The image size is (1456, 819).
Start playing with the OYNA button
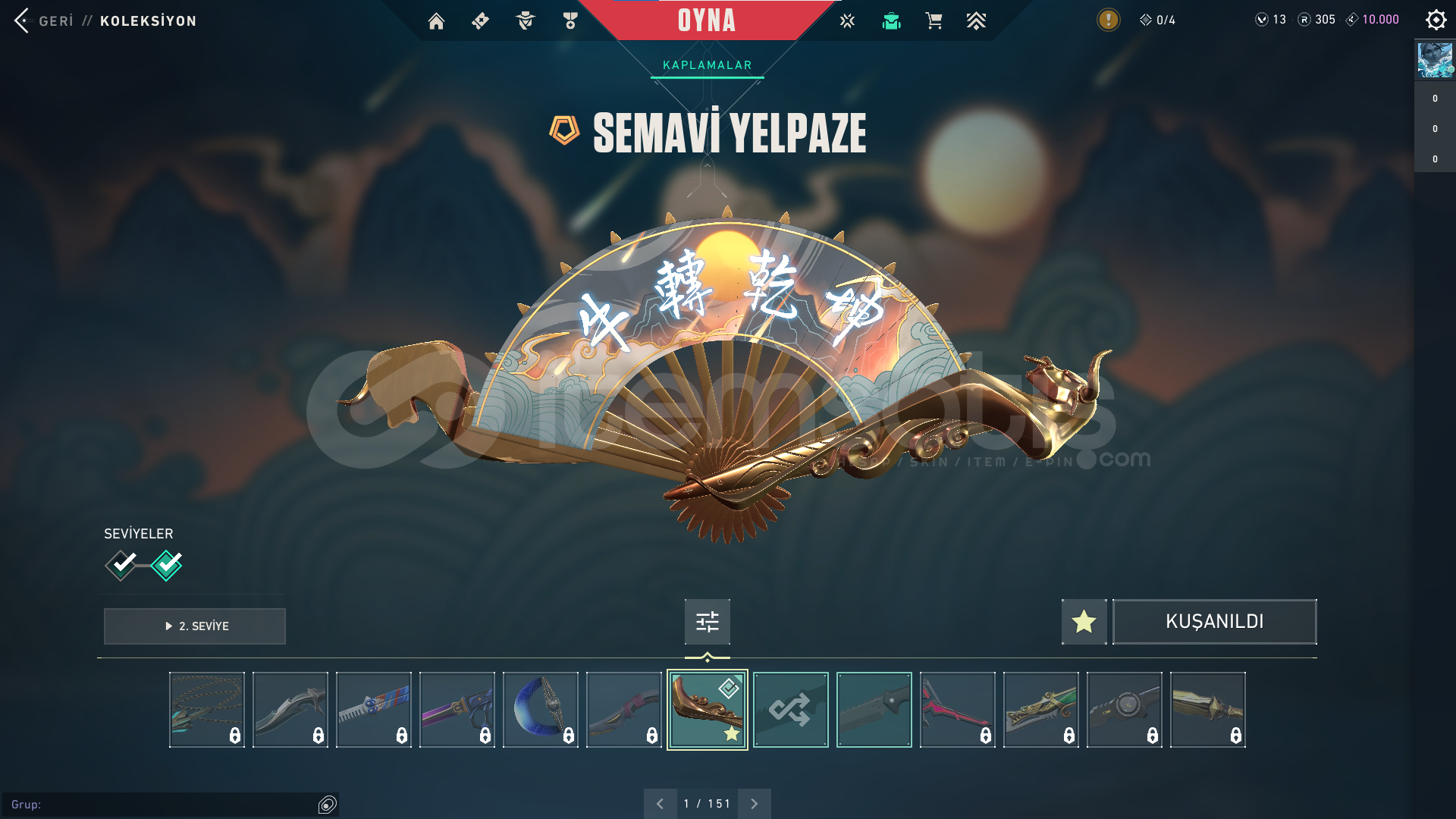coord(707,20)
